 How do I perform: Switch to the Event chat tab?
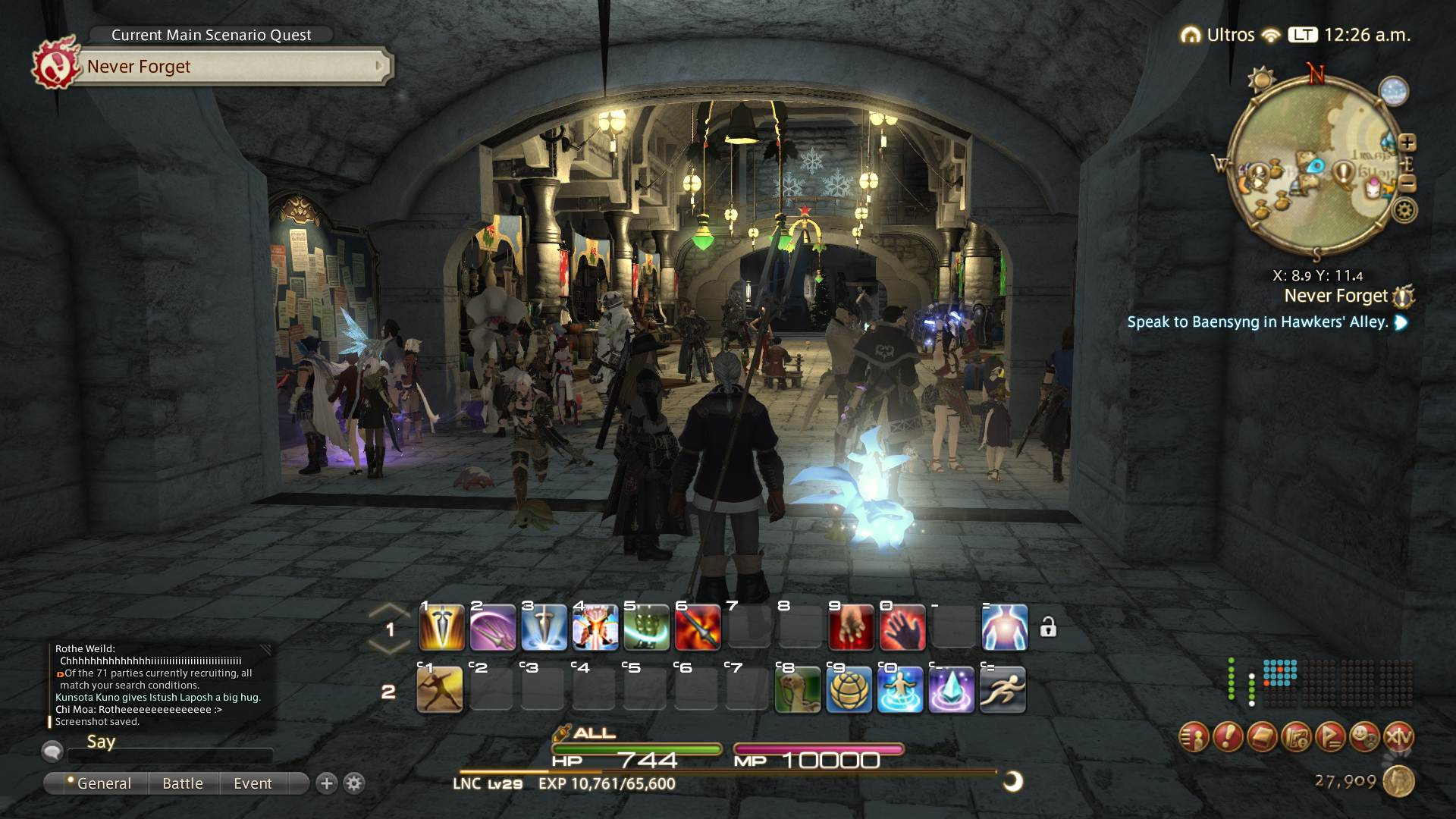coord(253,783)
